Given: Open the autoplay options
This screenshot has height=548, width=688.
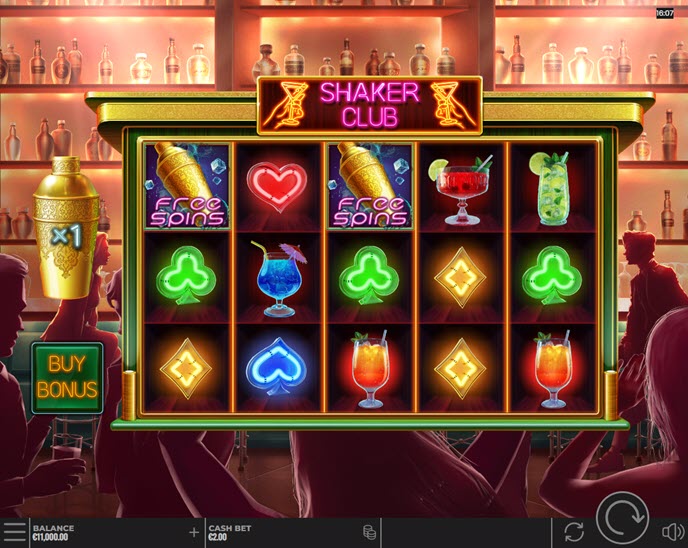Looking at the screenshot, I should point(573,532).
